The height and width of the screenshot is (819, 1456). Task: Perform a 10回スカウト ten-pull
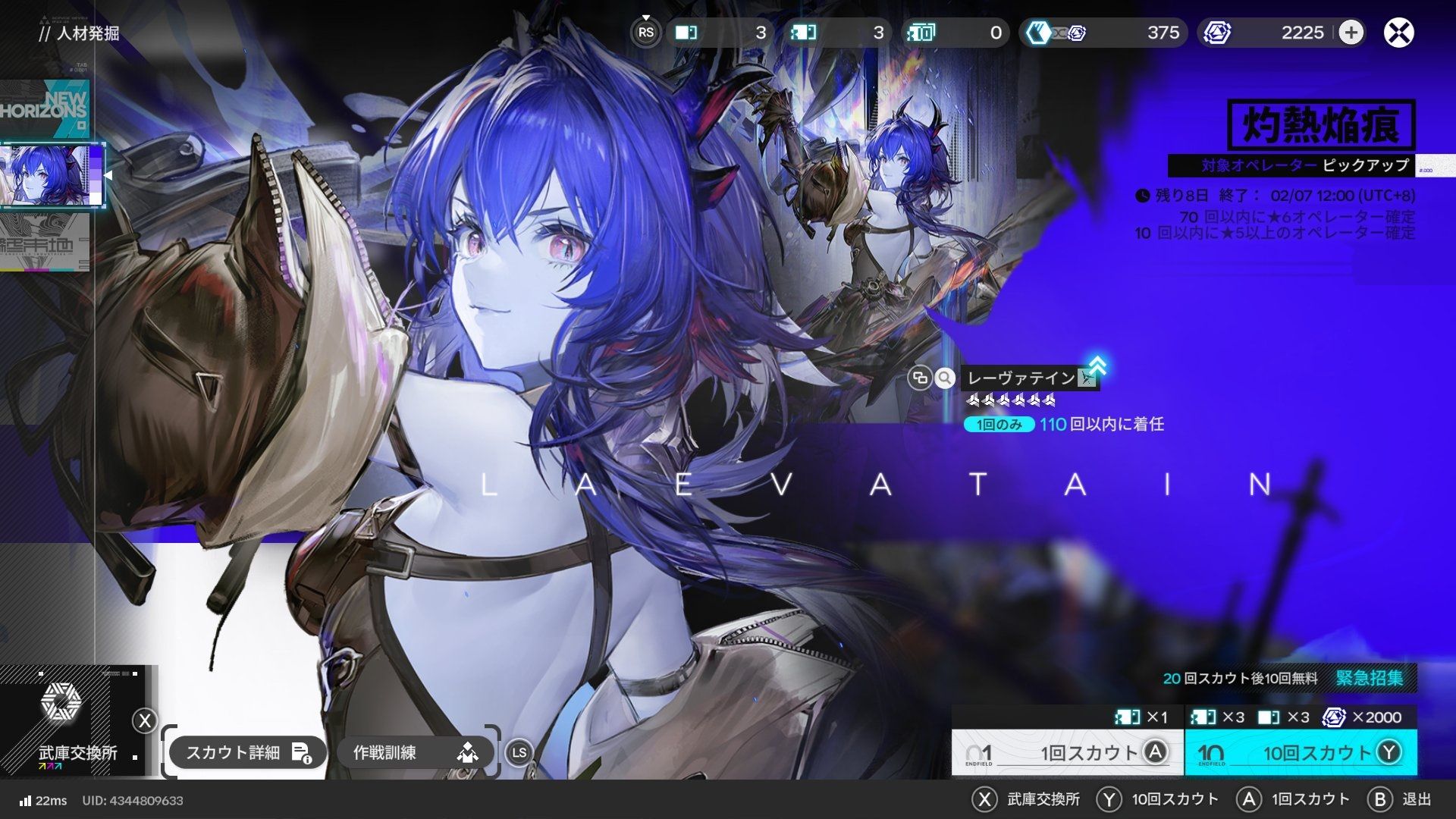[1300, 752]
